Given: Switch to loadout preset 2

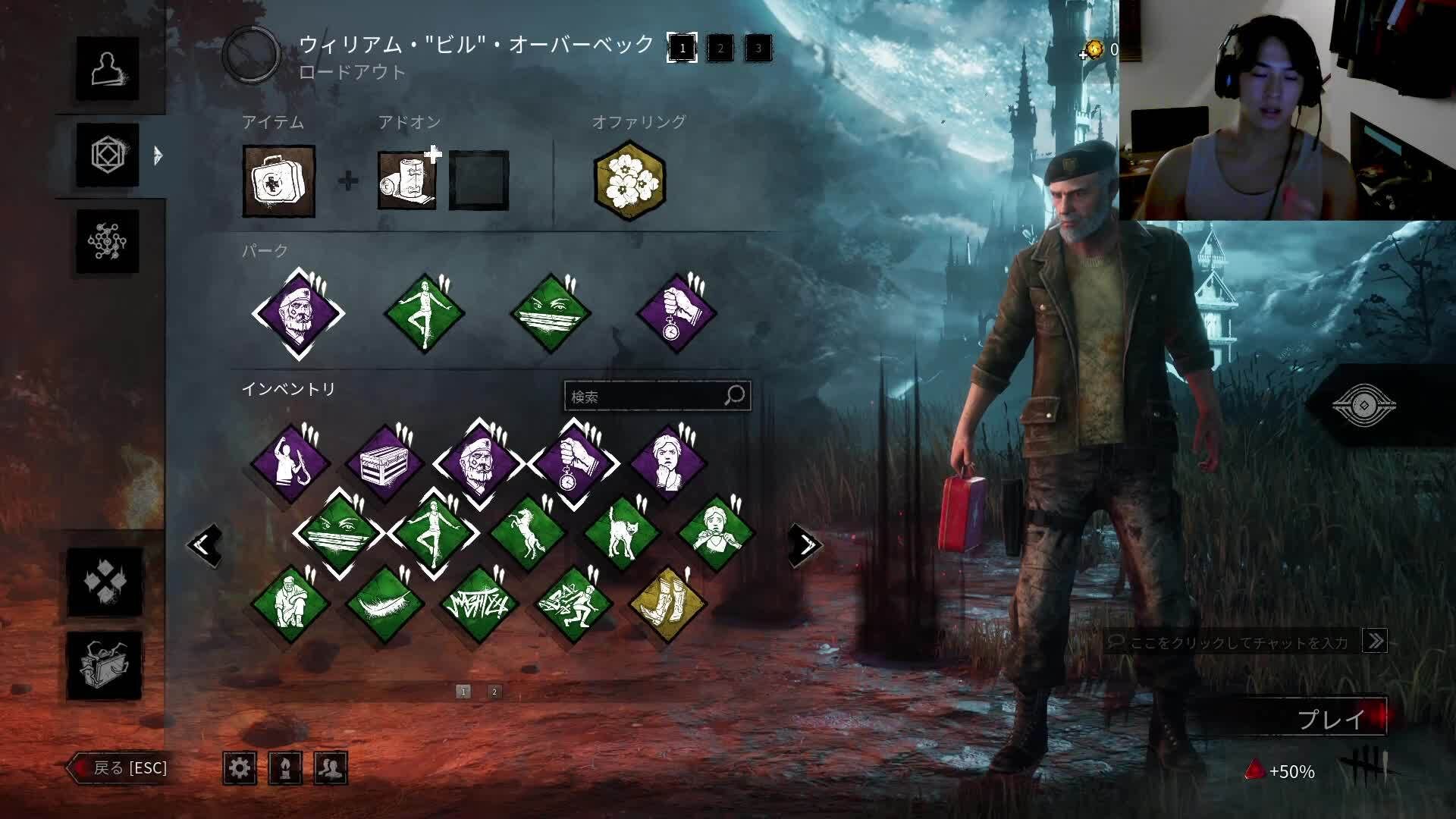Looking at the screenshot, I should (x=720, y=49).
